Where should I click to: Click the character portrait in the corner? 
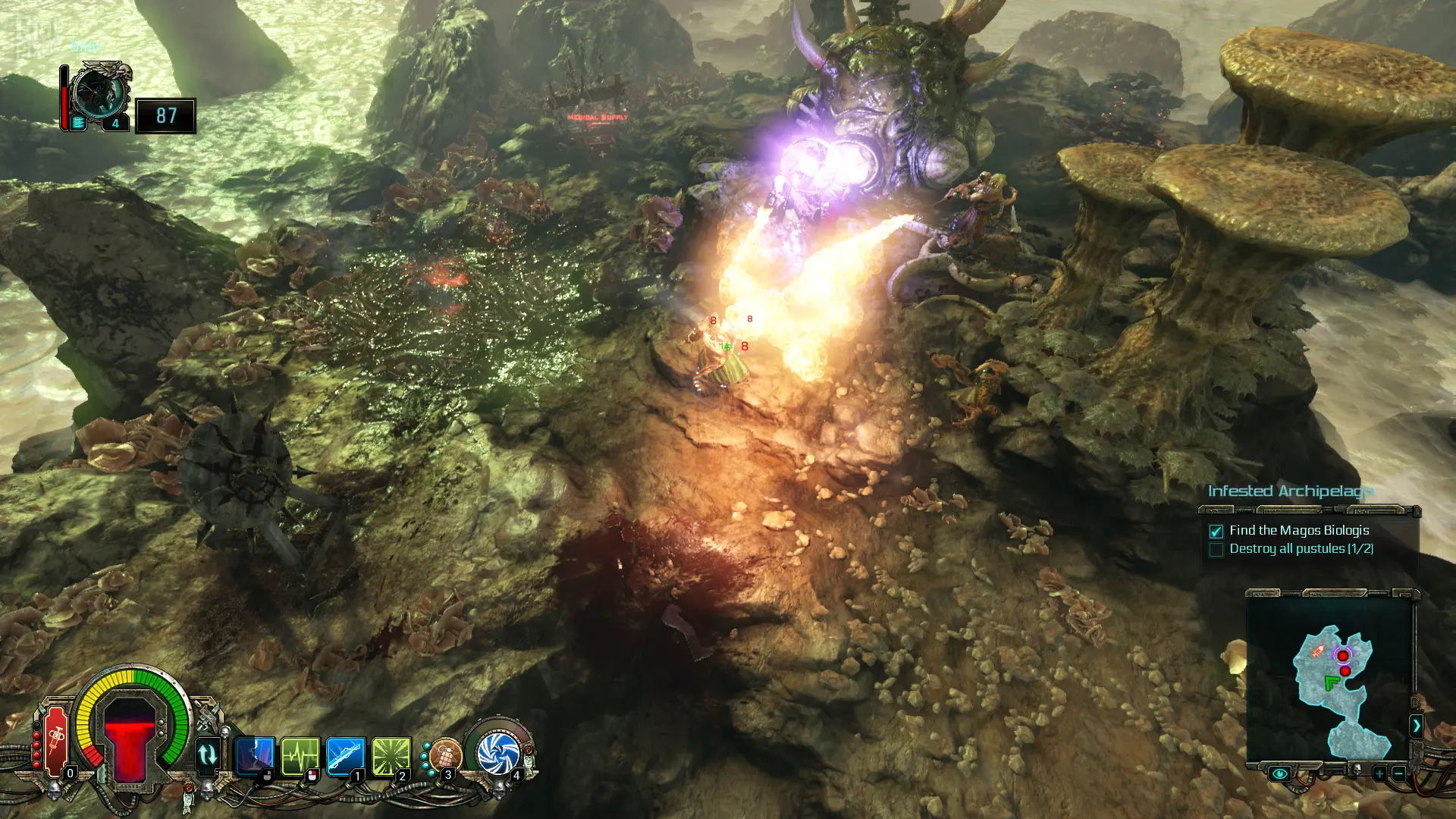100,96
